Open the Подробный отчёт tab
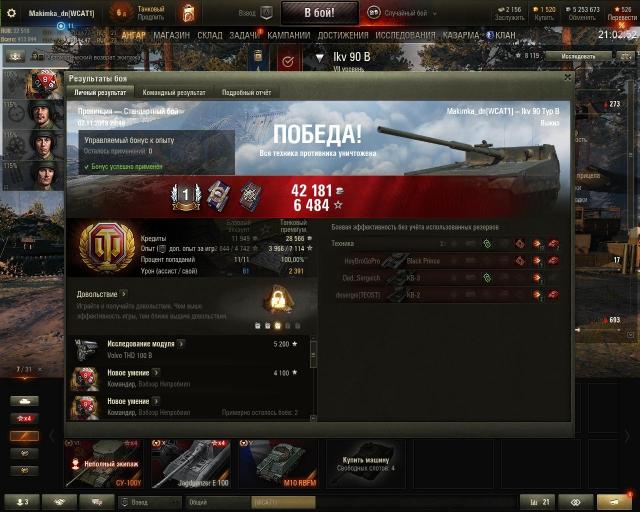The width and height of the screenshot is (640, 512). pos(245,92)
